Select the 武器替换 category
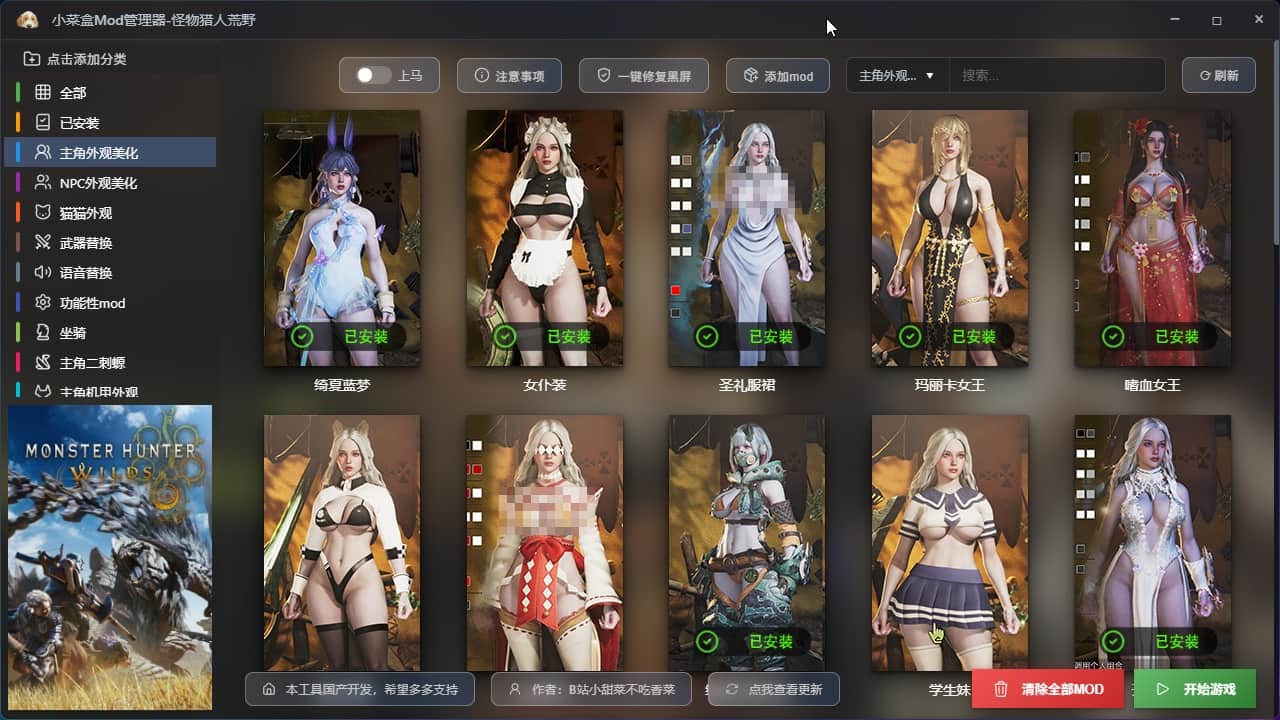 [85, 243]
